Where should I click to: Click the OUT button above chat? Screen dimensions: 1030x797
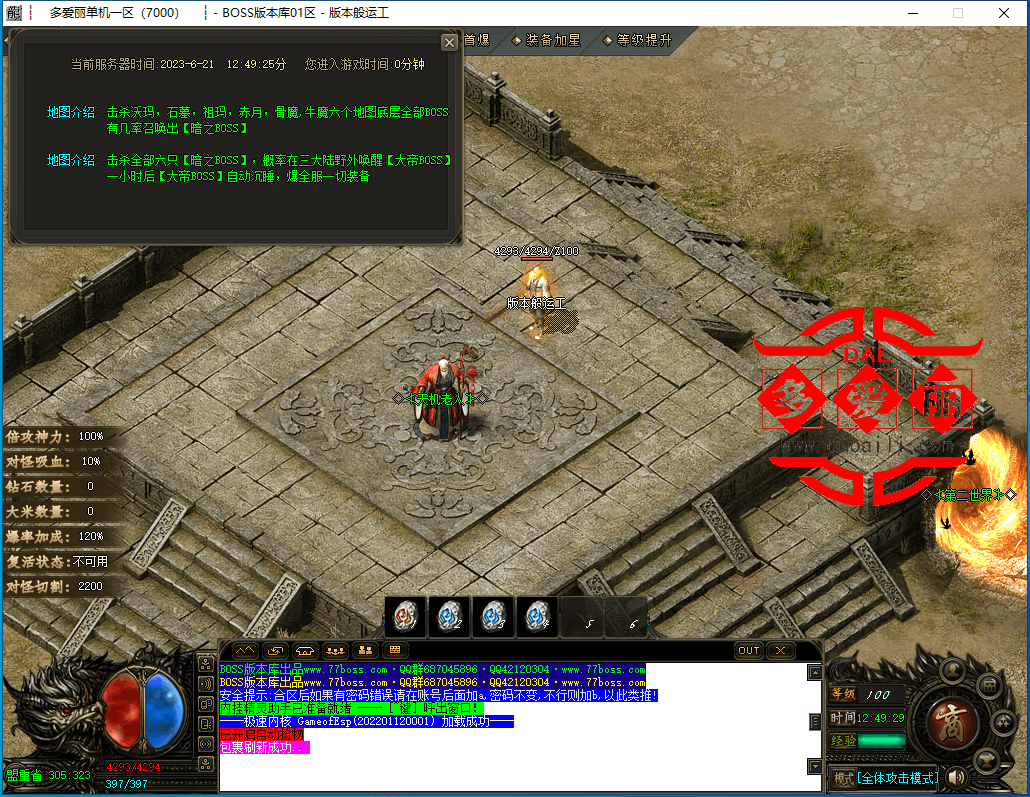pos(749,650)
